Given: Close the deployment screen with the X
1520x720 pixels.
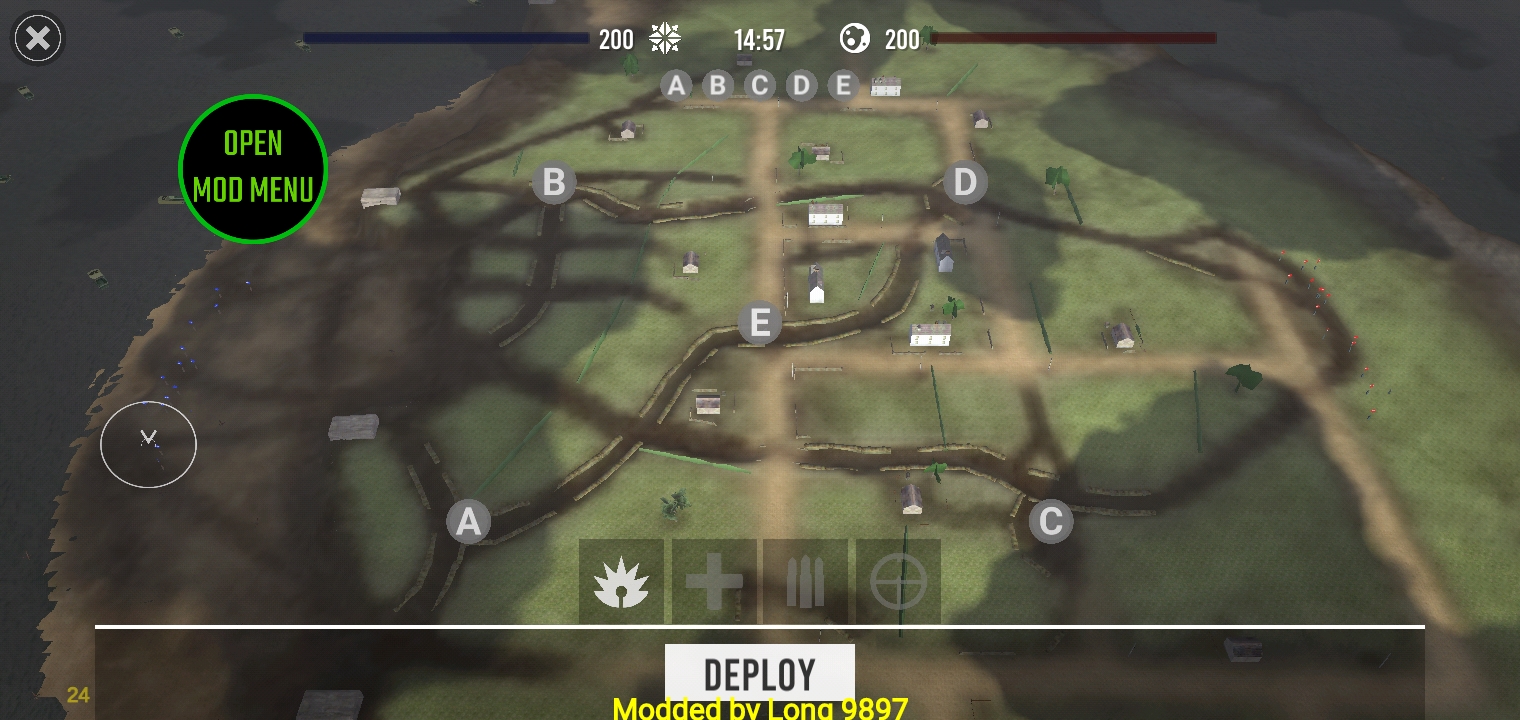Looking at the screenshot, I should 38,39.
